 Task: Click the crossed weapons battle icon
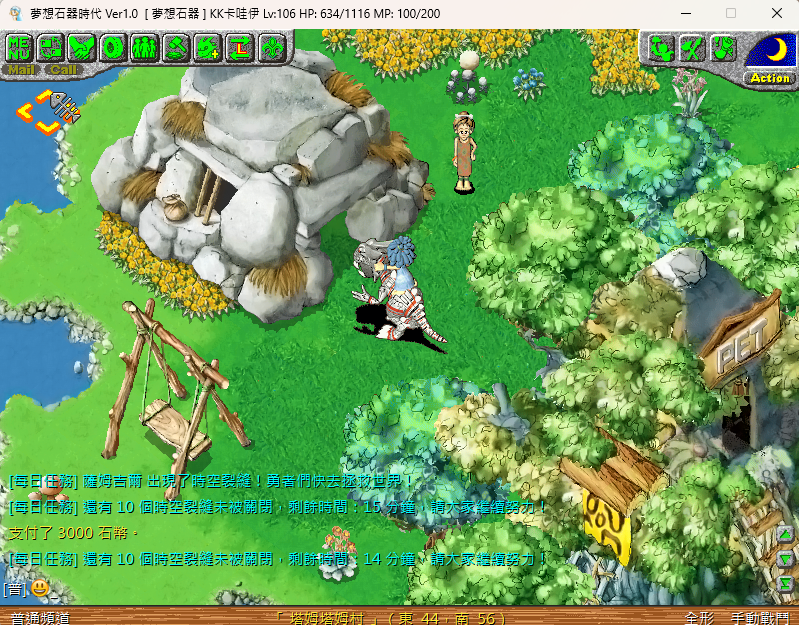click(x=692, y=47)
